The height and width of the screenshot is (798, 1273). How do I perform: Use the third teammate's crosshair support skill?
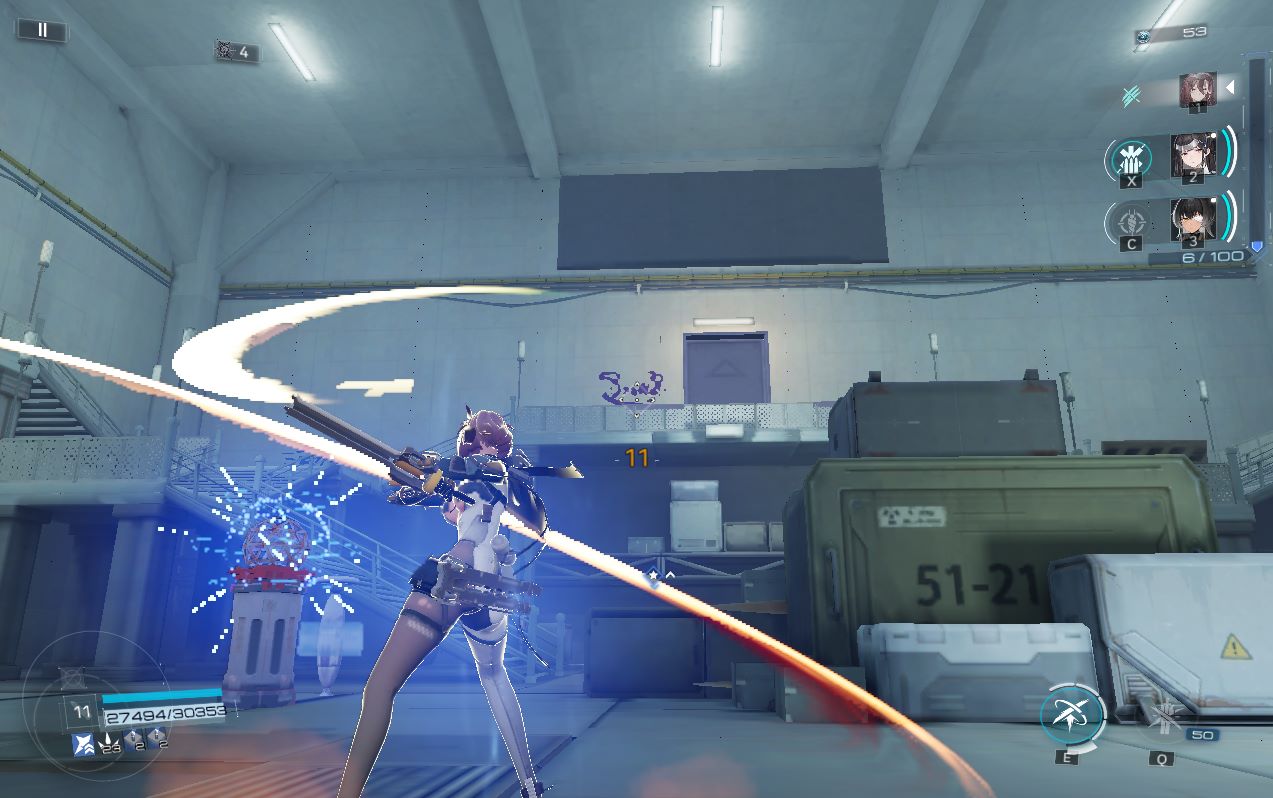(1131, 222)
